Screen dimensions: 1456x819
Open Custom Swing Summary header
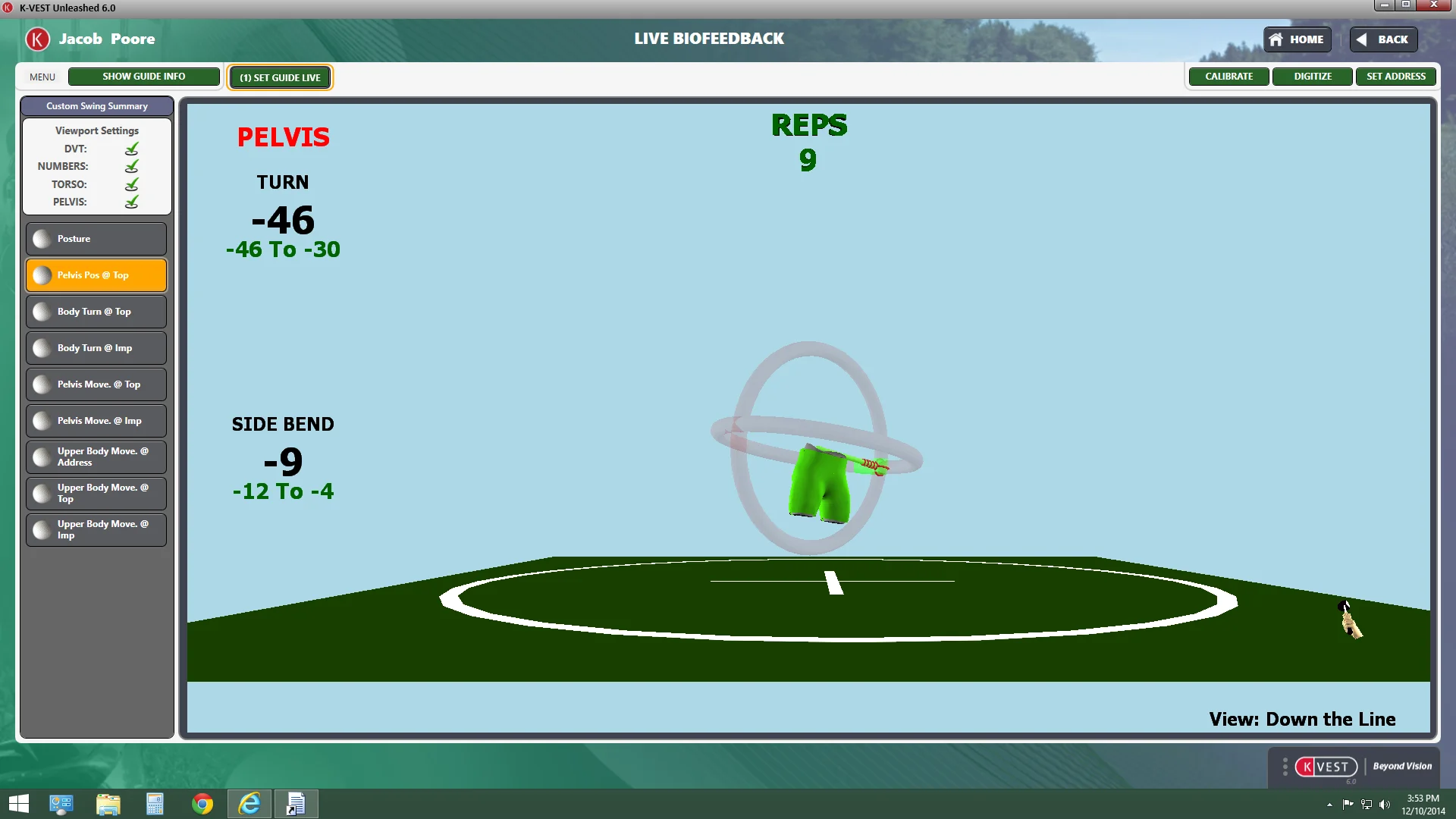[x=97, y=106]
